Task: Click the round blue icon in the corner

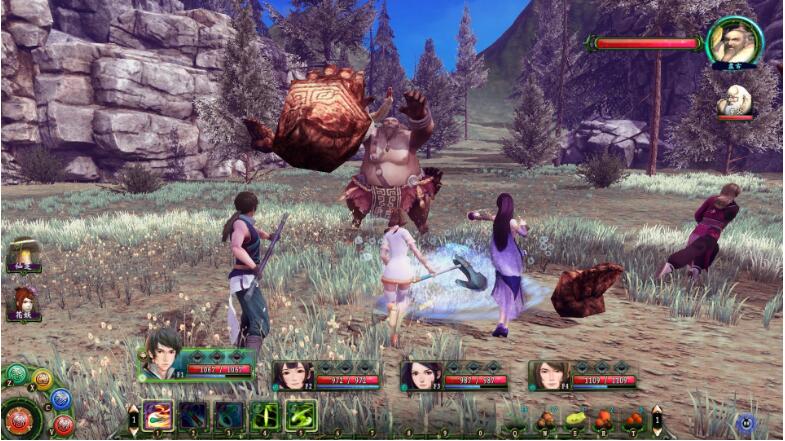Action: pos(747,422)
